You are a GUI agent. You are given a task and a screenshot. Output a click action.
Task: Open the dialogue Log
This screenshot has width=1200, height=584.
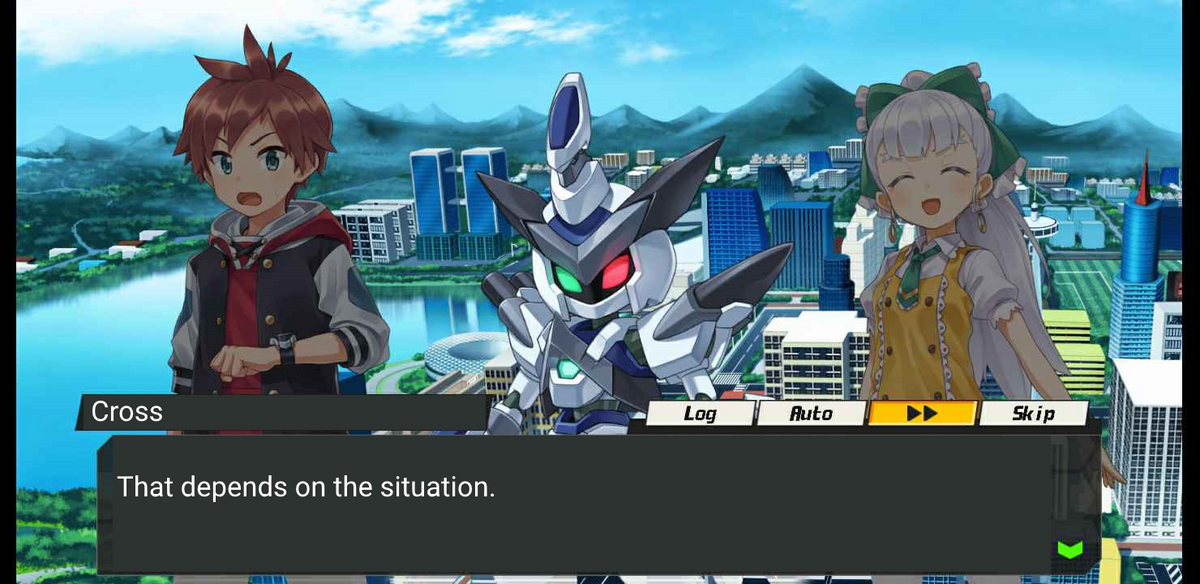point(699,413)
